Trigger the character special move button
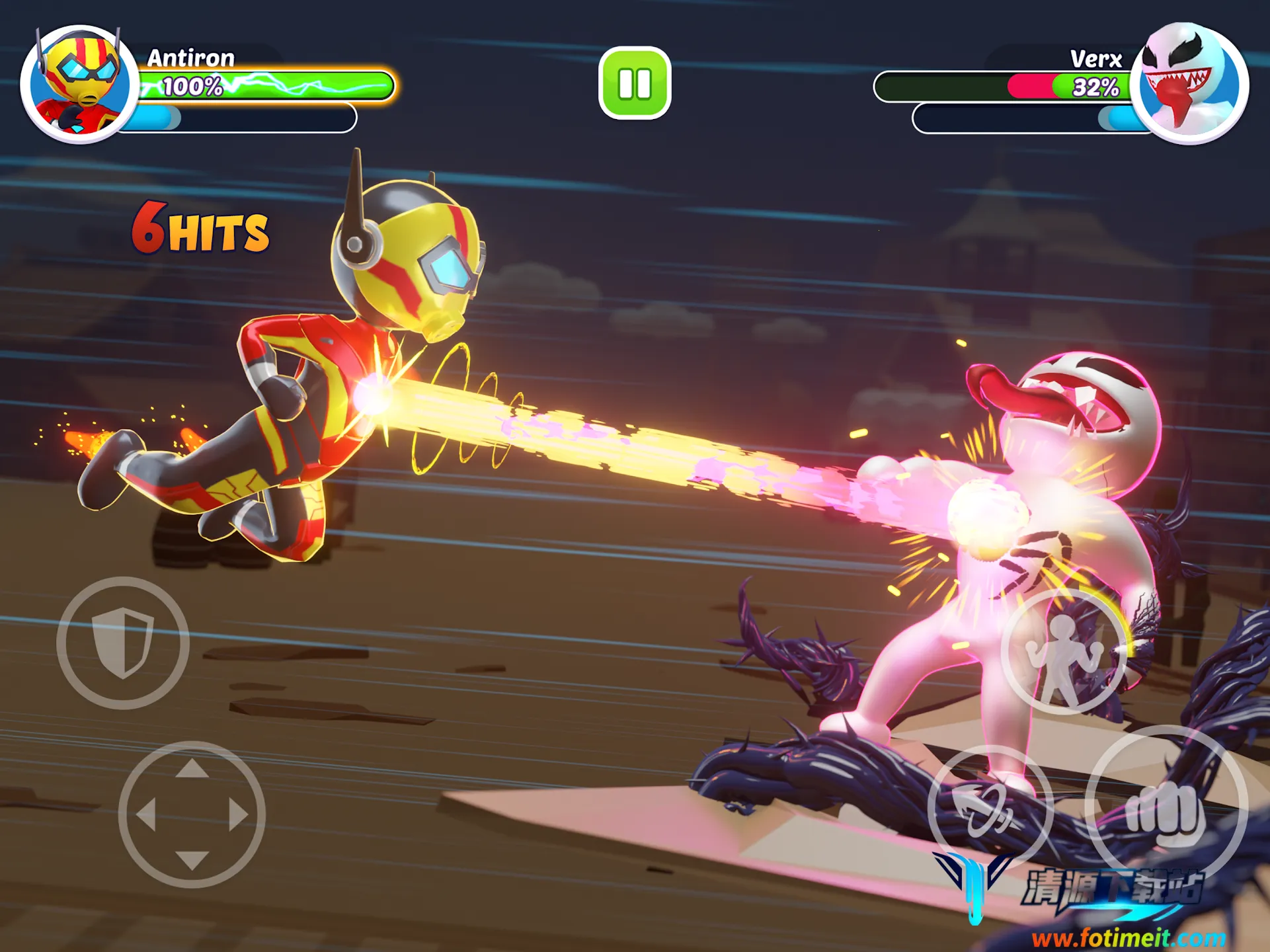This screenshot has height=952, width=1270. [x=1063, y=652]
